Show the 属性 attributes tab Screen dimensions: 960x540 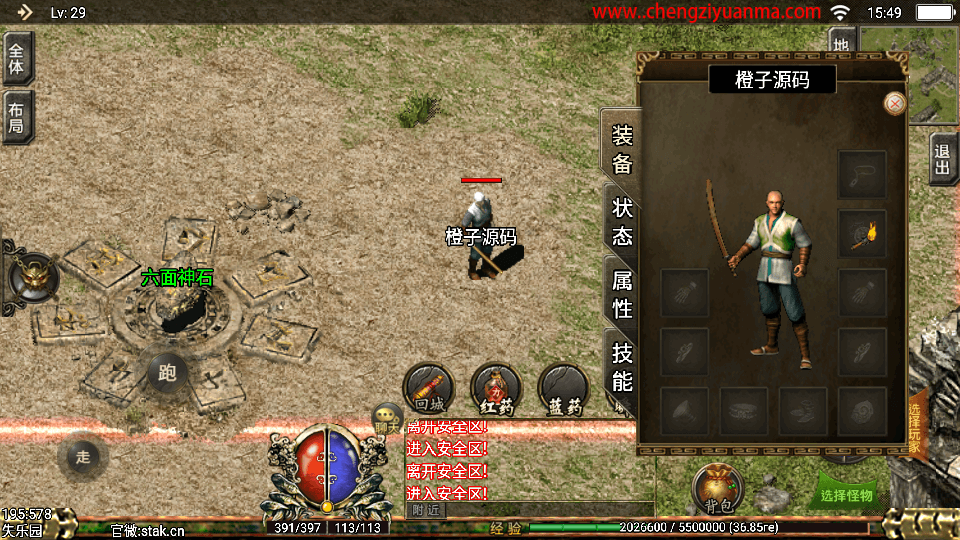pos(622,294)
